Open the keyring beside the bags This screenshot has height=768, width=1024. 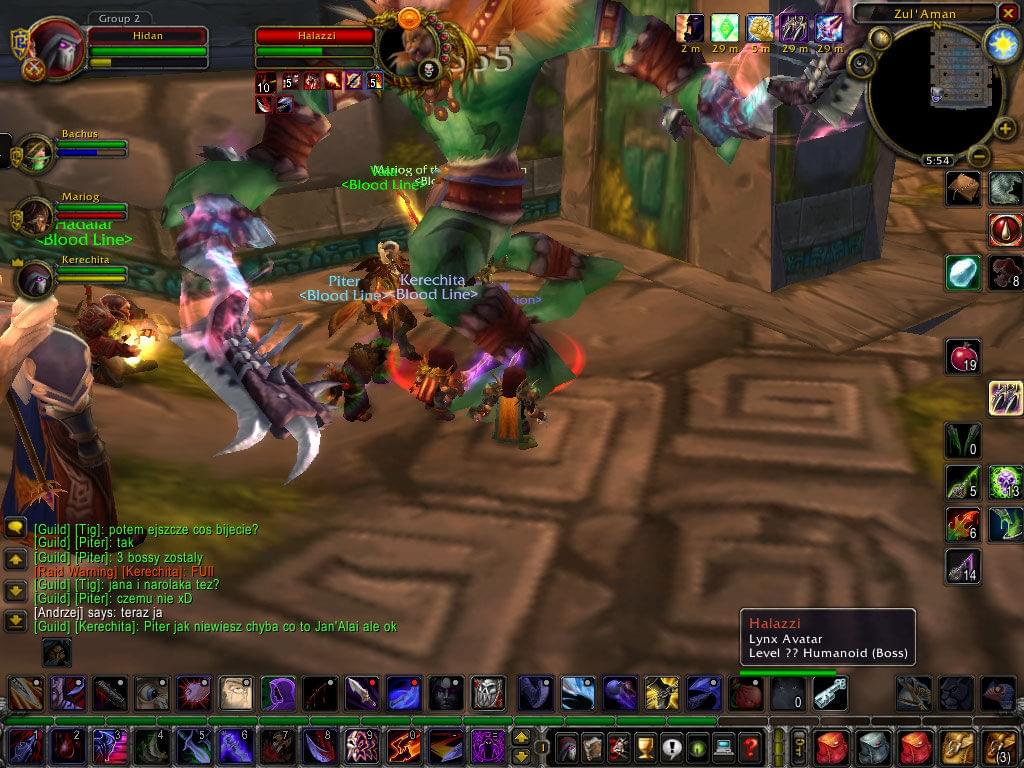pyautogui.click(x=799, y=746)
